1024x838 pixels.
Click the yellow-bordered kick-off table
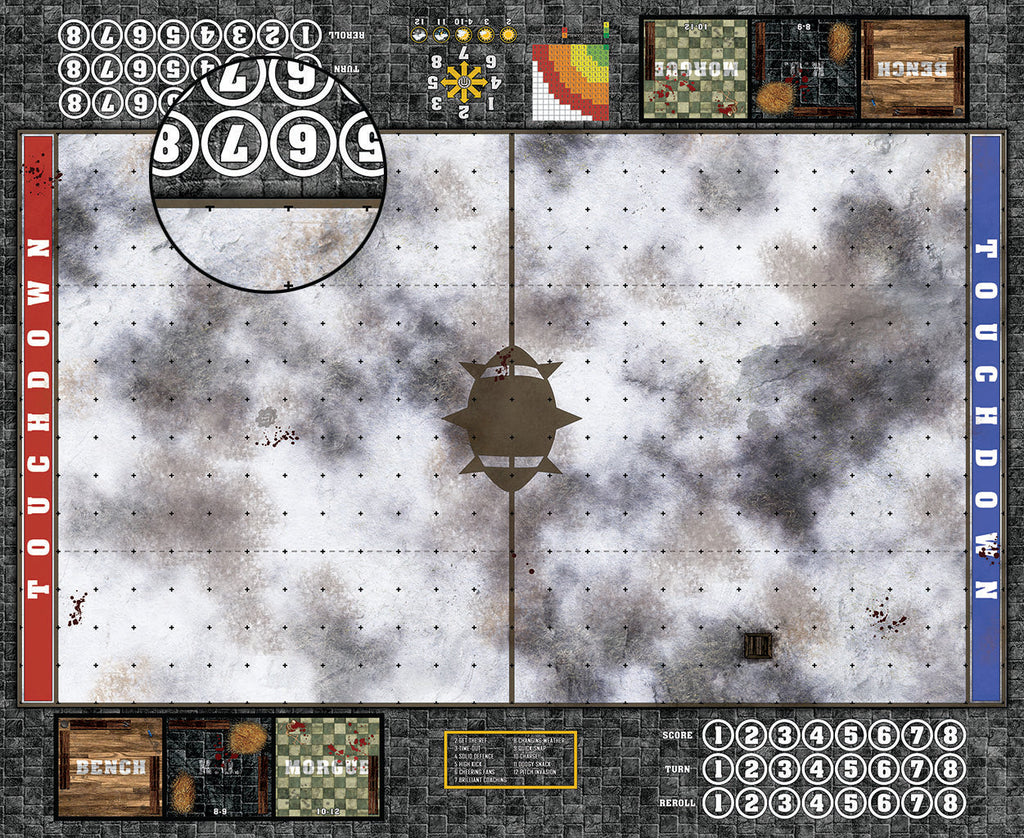[510, 758]
